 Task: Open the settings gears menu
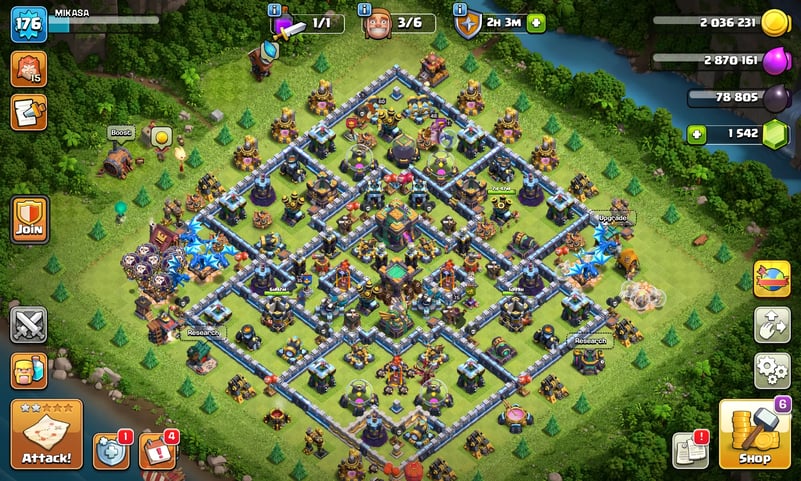(771, 370)
